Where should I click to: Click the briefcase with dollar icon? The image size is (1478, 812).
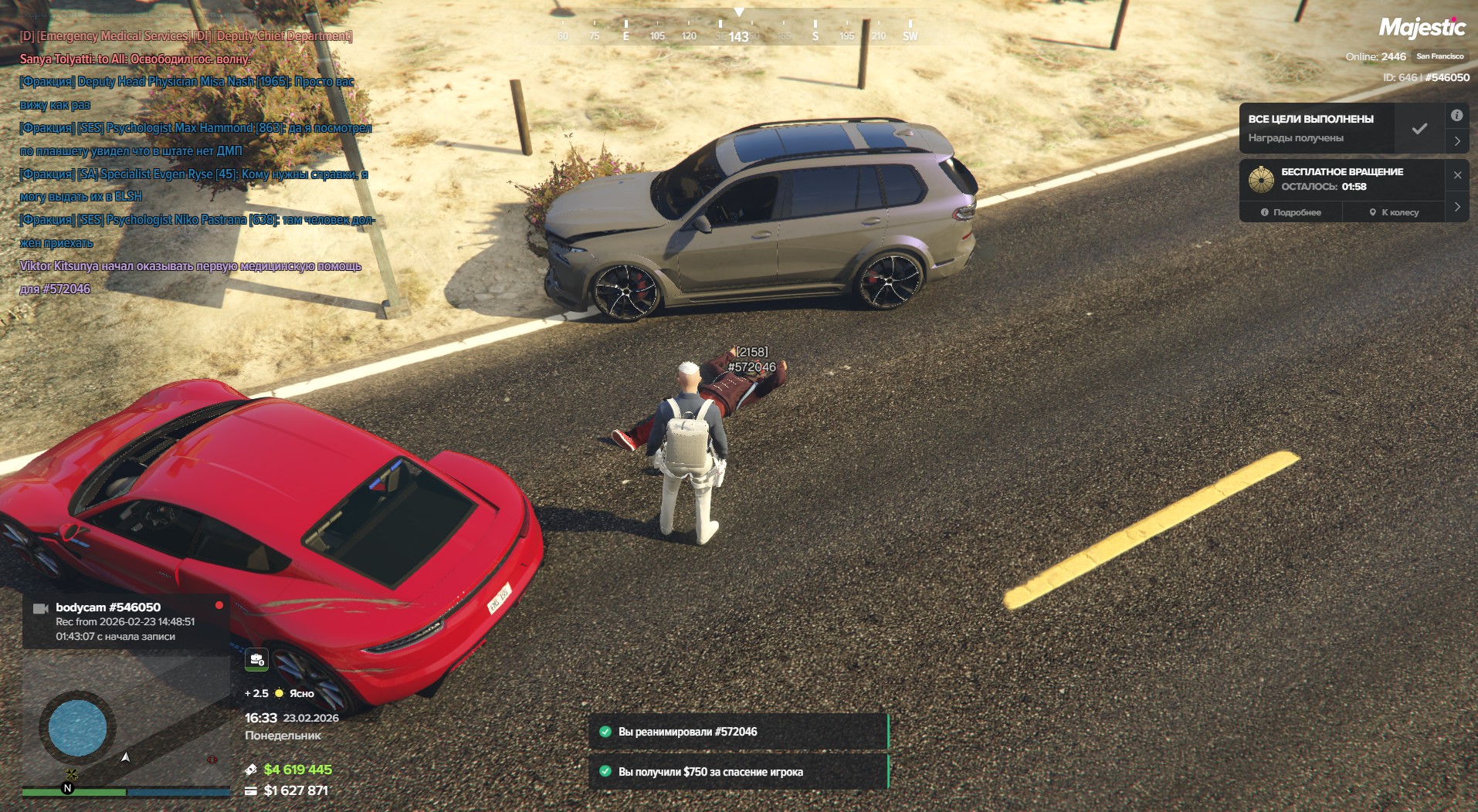click(256, 659)
